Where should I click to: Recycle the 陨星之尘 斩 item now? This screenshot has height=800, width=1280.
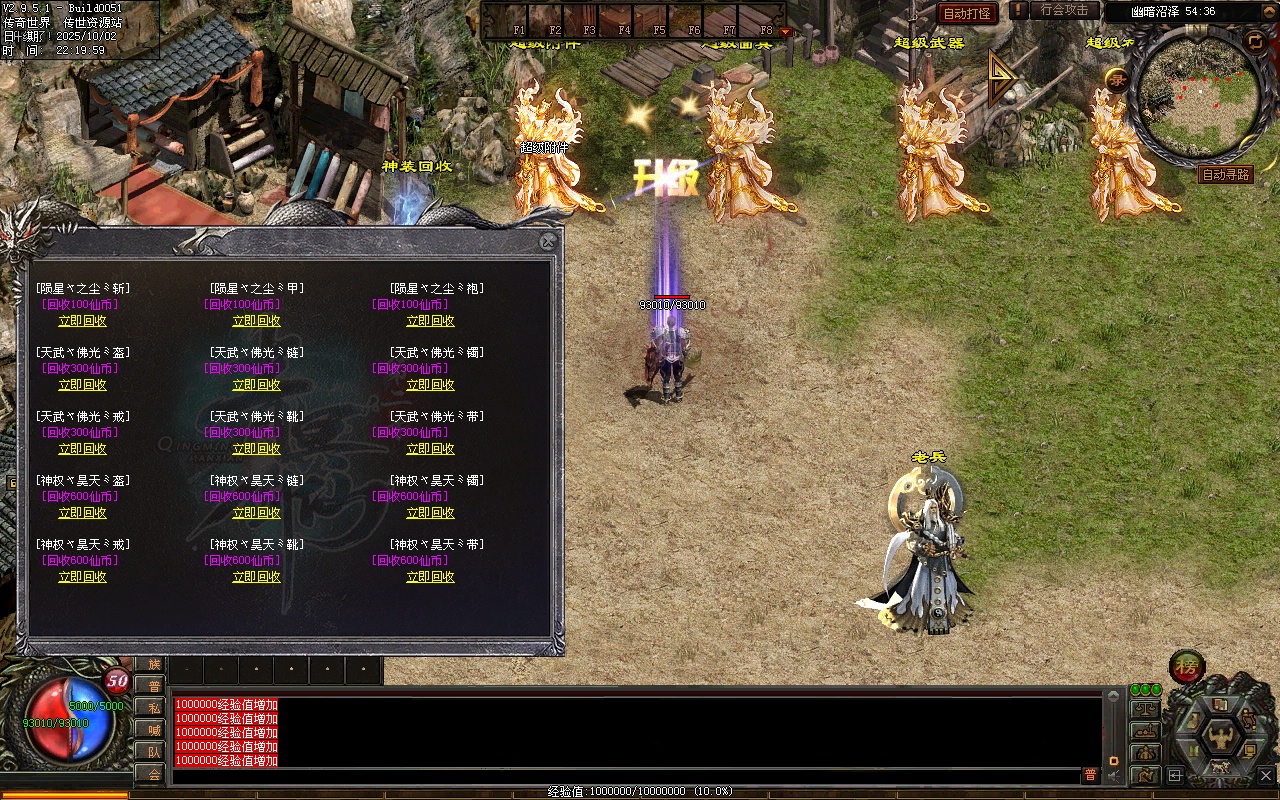82,321
